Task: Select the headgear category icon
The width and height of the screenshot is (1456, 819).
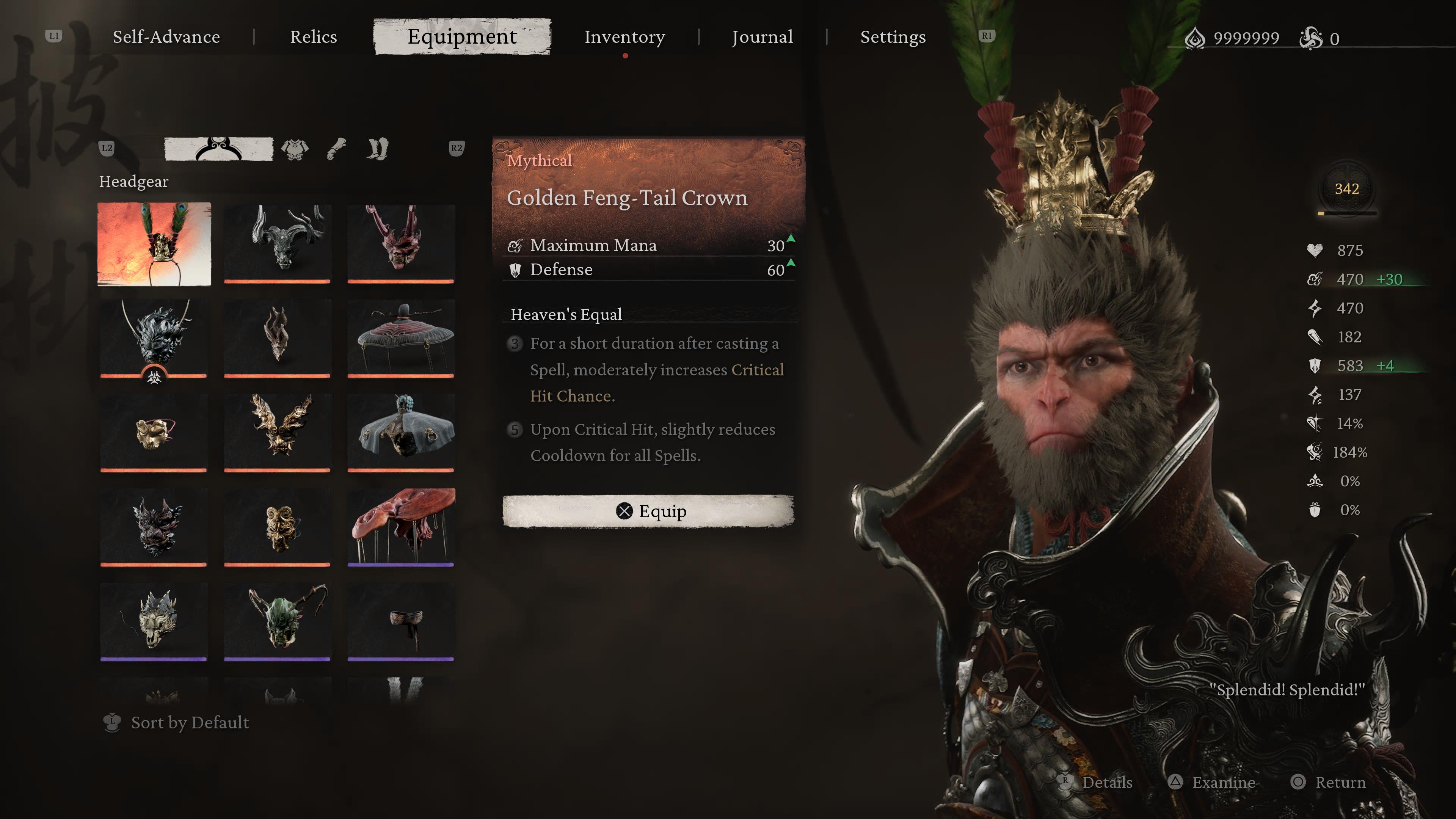Action: point(218,149)
